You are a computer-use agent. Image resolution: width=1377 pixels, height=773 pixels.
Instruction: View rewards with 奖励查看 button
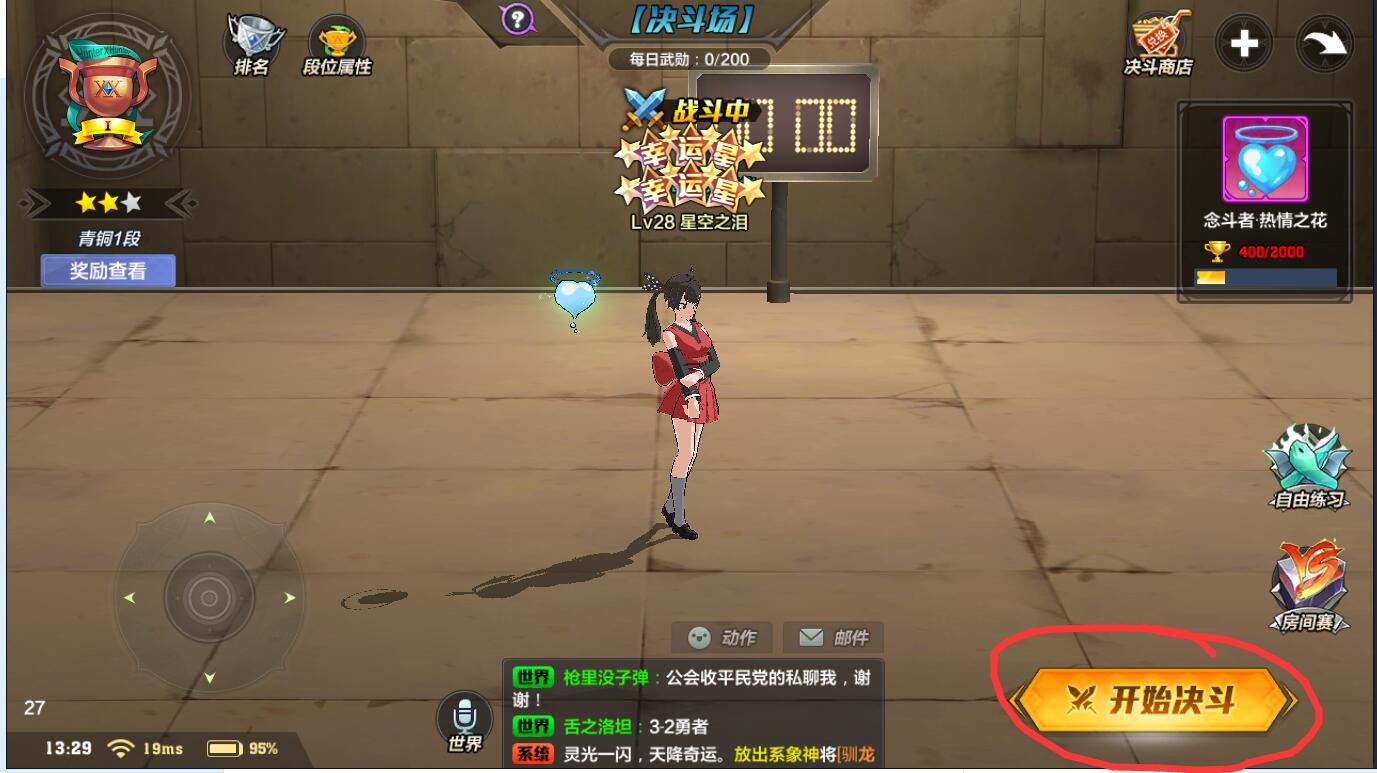coord(108,271)
